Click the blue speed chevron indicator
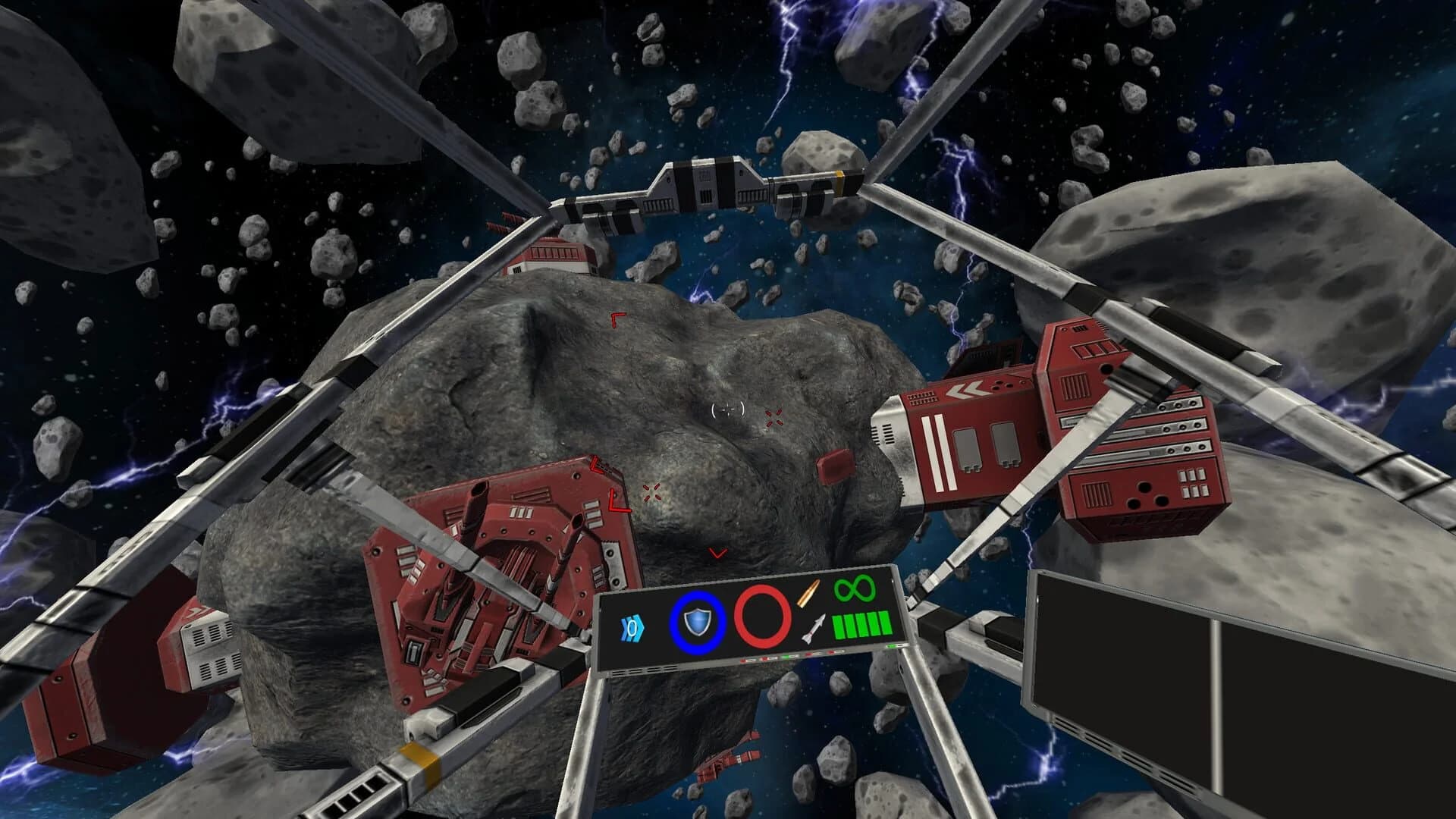The width and height of the screenshot is (1456, 819). coord(631,629)
